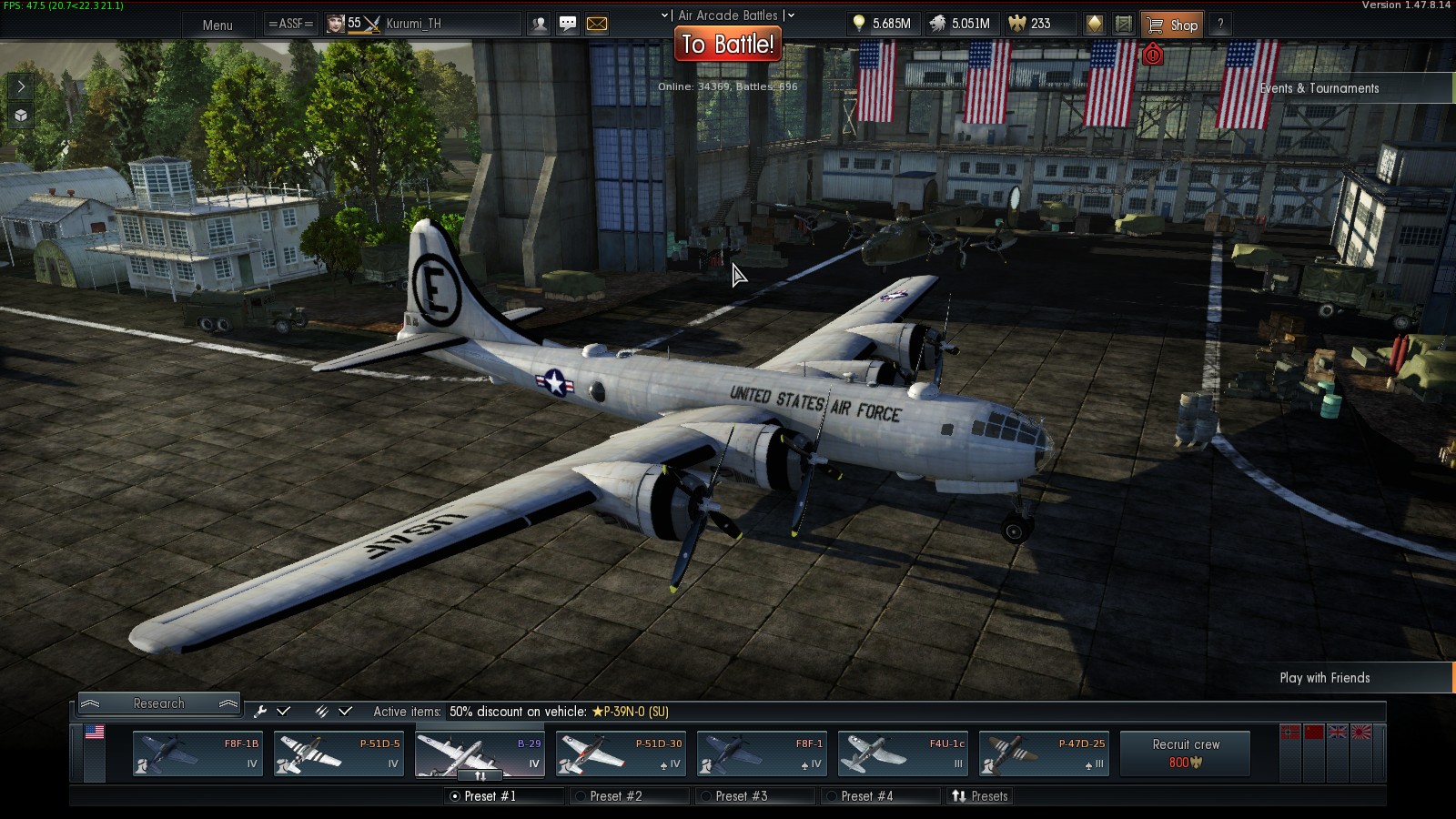1456x819 pixels.
Task: Choose the F4U-1c aircraft slot
Action: (x=903, y=754)
